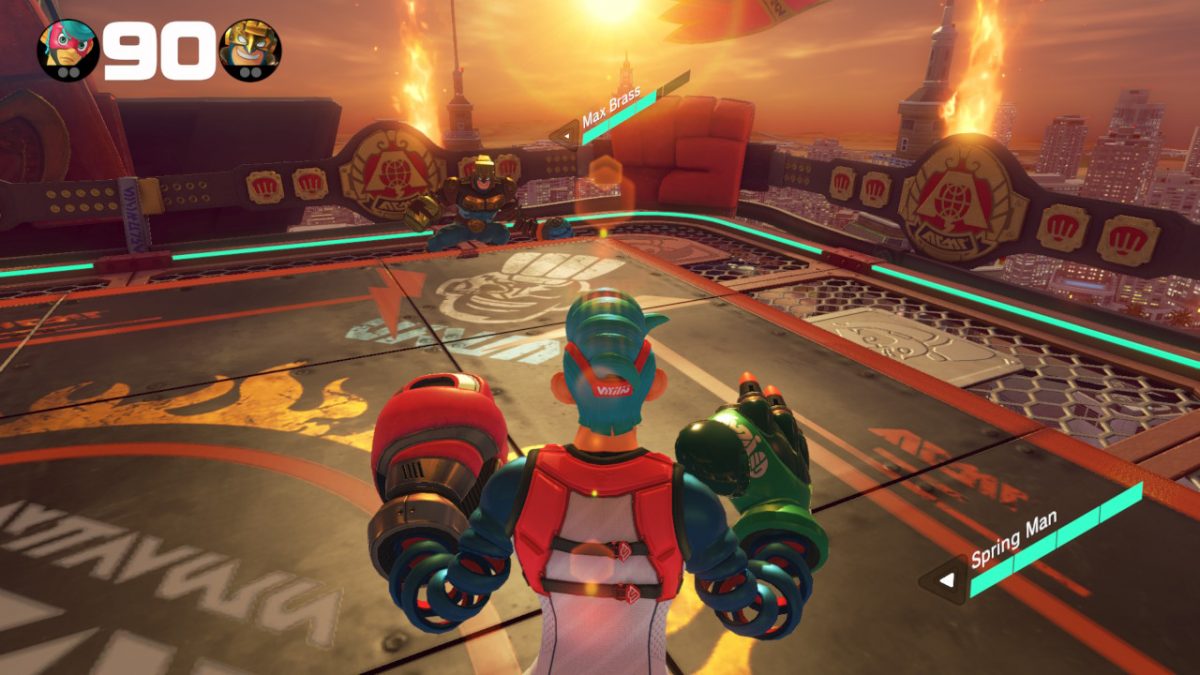Image resolution: width=1200 pixels, height=675 pixels.
Task: Select Spring Man's portrait icon
Action: click(x=68, y=47)
